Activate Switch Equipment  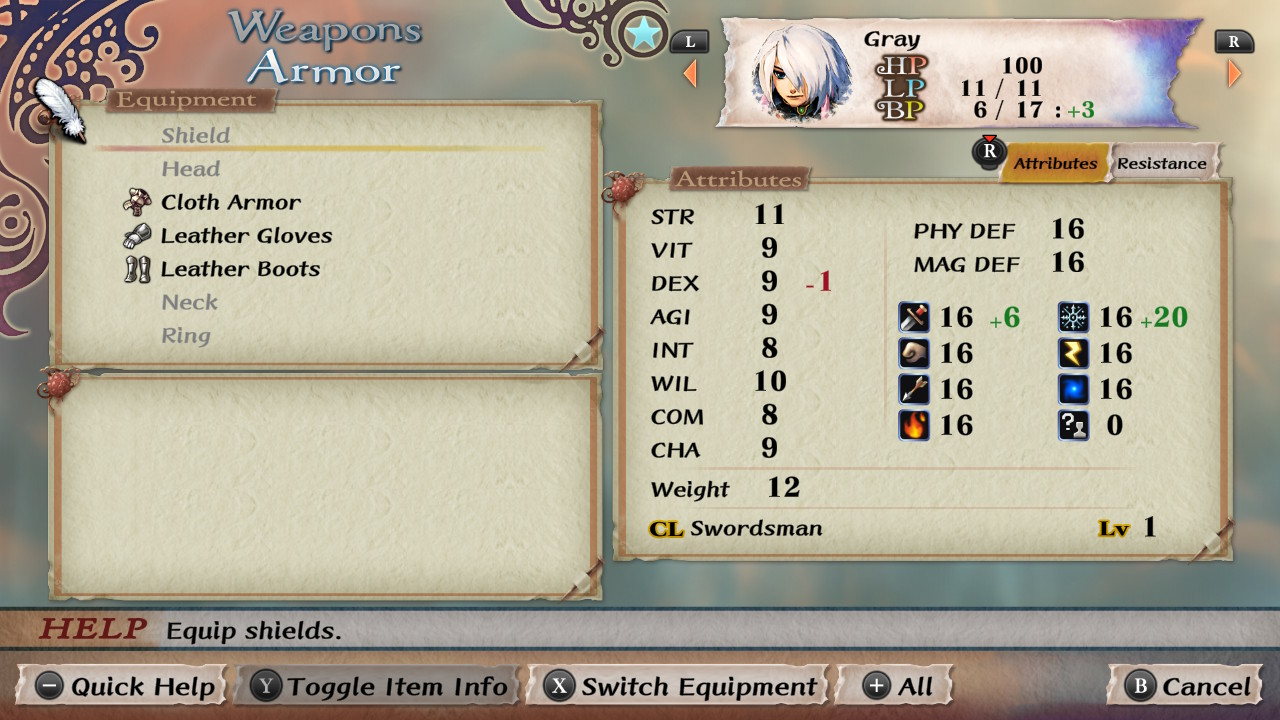[681, 687]
